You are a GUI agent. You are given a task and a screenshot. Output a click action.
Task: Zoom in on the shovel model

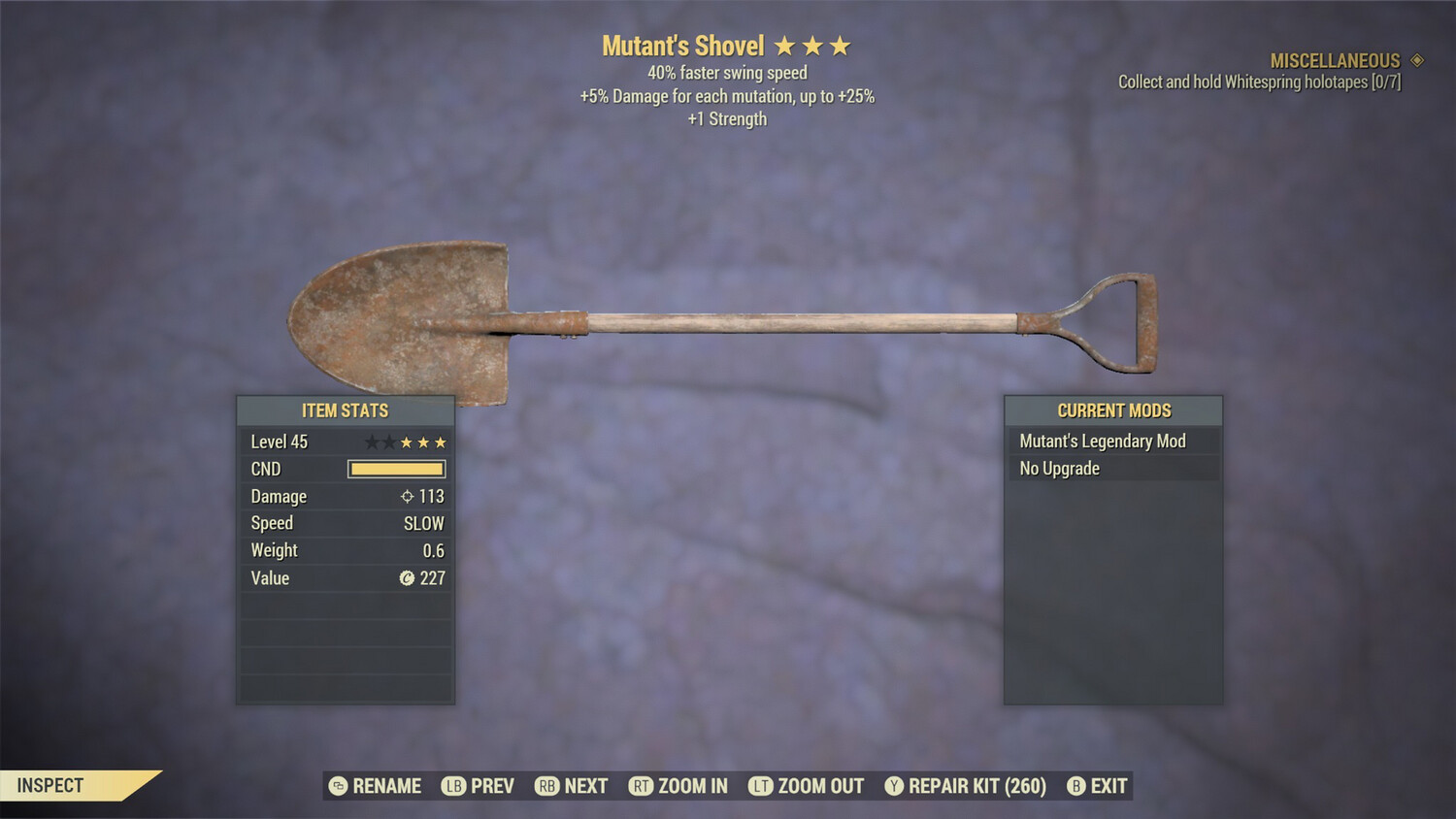click(678, 786)
